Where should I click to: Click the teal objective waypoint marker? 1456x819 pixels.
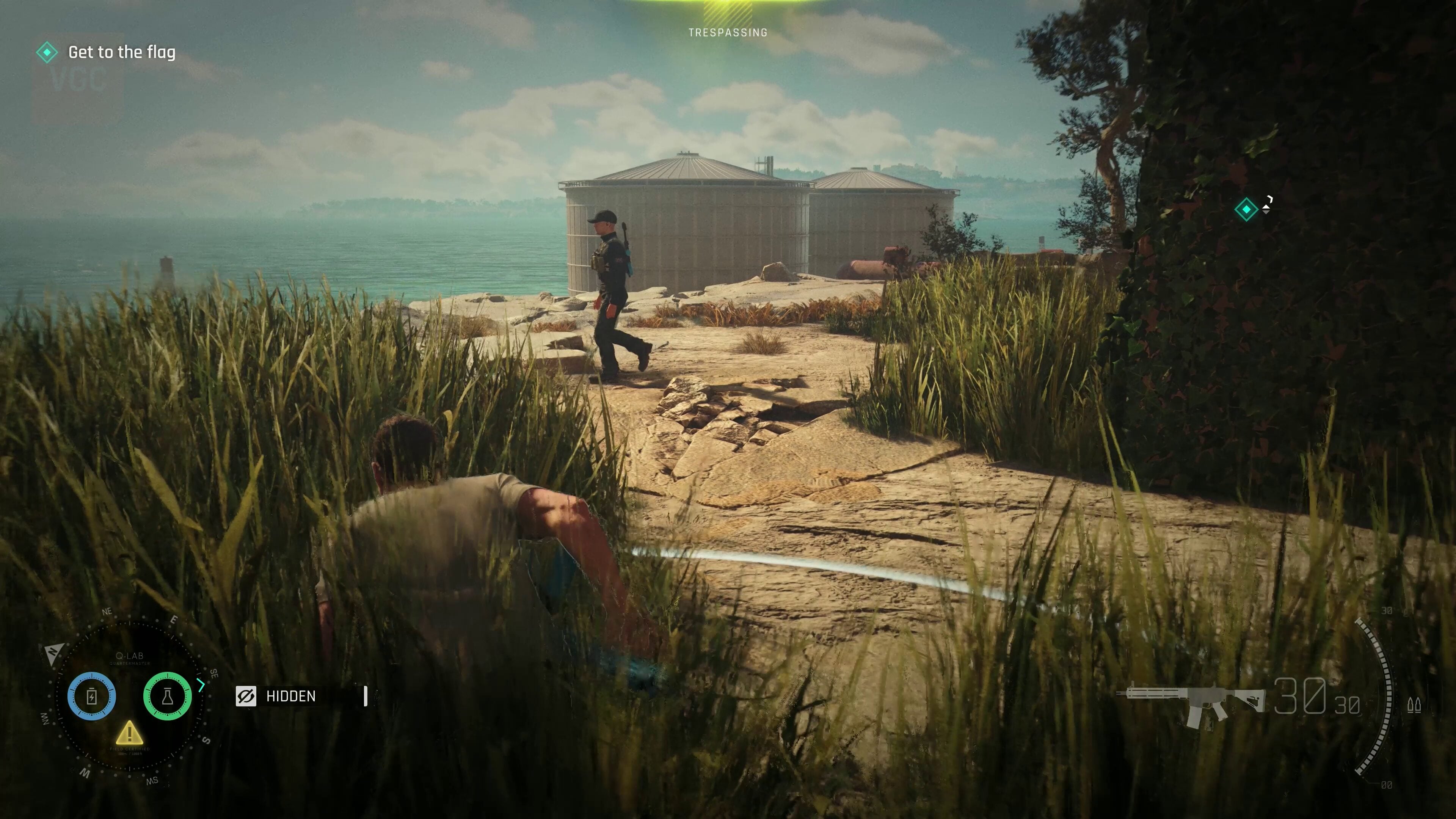tap(1246, 210)
